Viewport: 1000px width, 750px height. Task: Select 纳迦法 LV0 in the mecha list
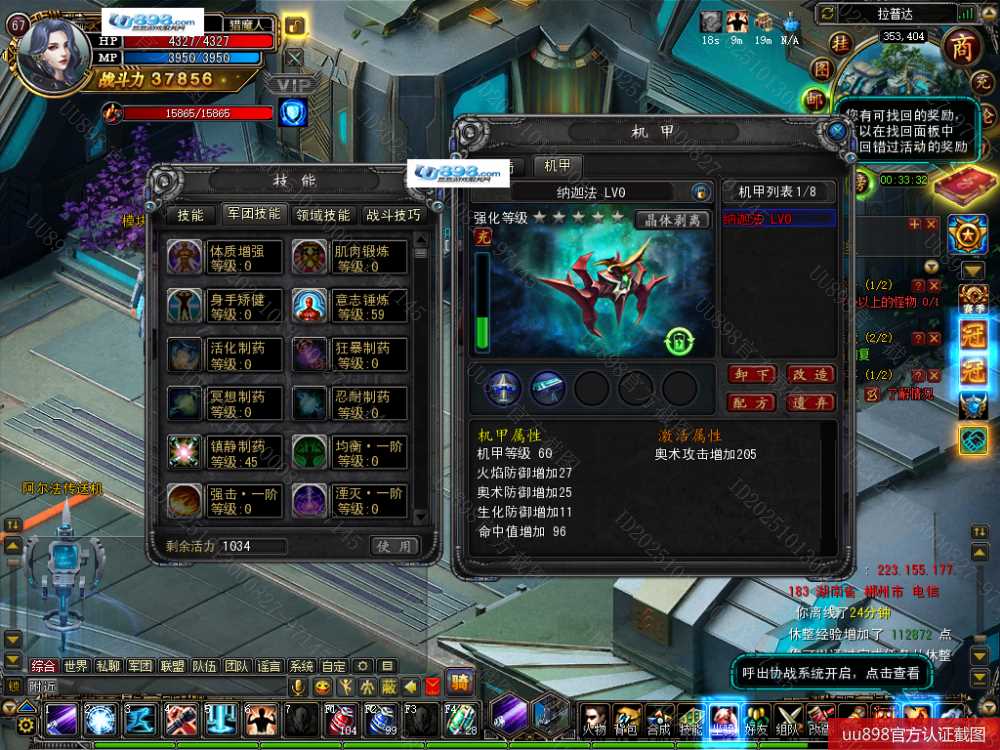coord(778,219)
